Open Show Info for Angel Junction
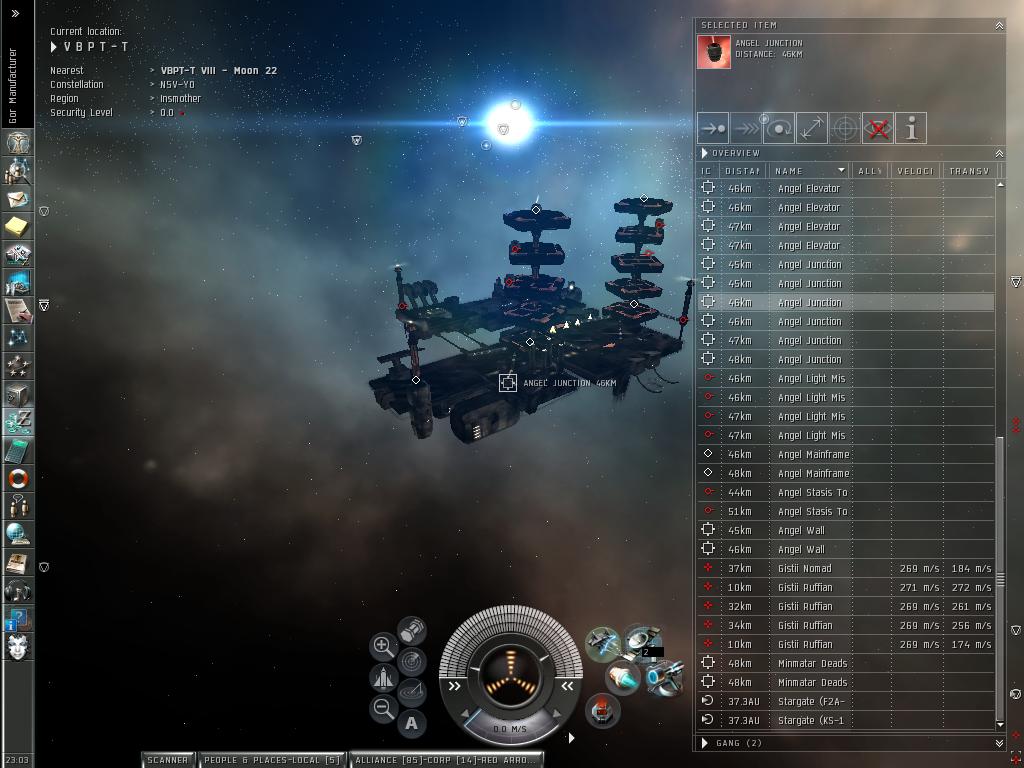This screenshot has width=1024, height=768. point(911,128)
